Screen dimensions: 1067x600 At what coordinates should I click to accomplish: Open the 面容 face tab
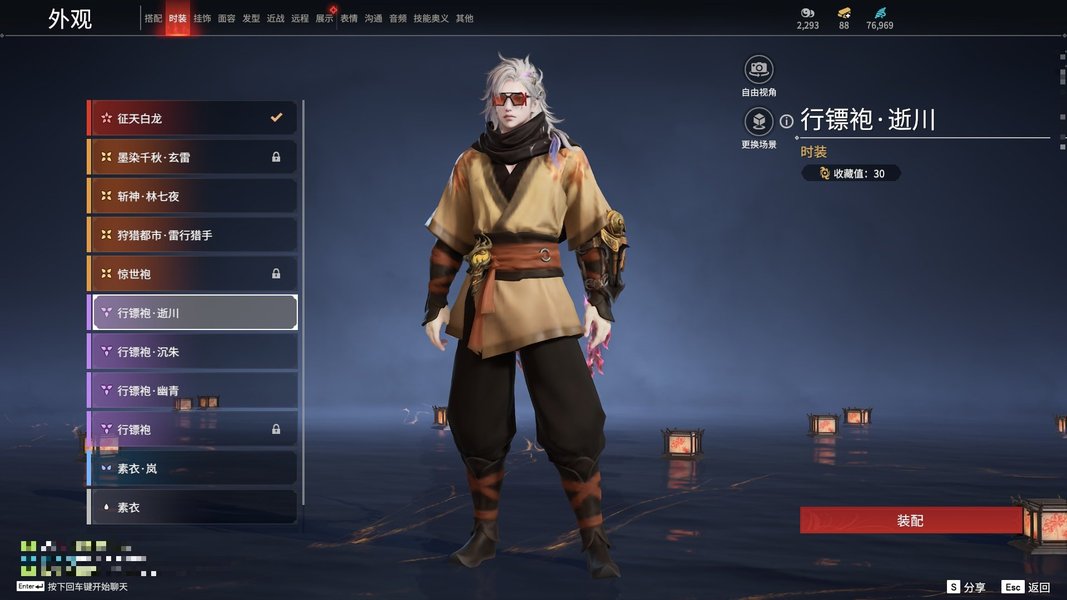(227, 19)
